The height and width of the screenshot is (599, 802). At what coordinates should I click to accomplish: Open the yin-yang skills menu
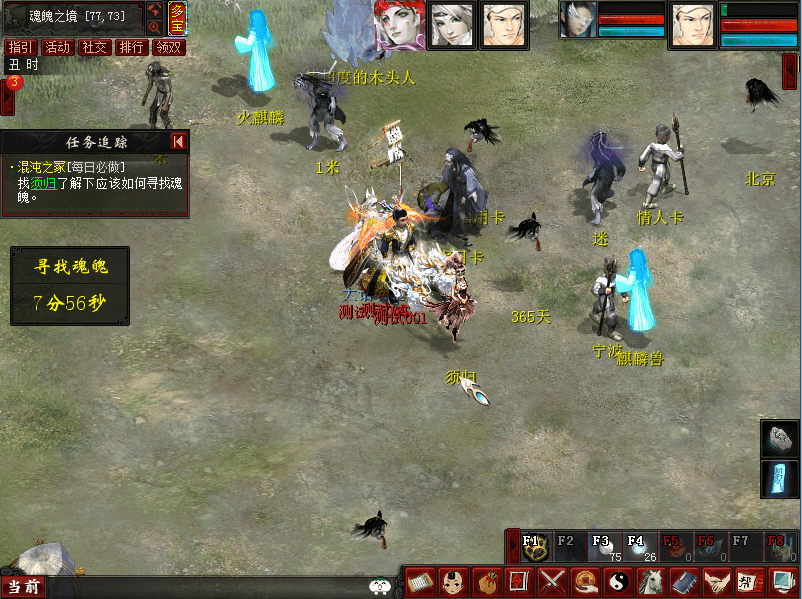619,581
